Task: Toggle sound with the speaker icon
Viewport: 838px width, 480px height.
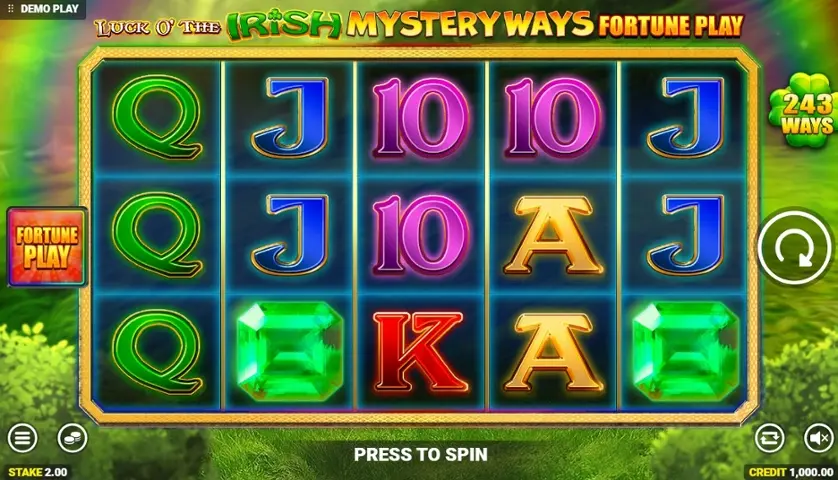Action: point(818,437)
